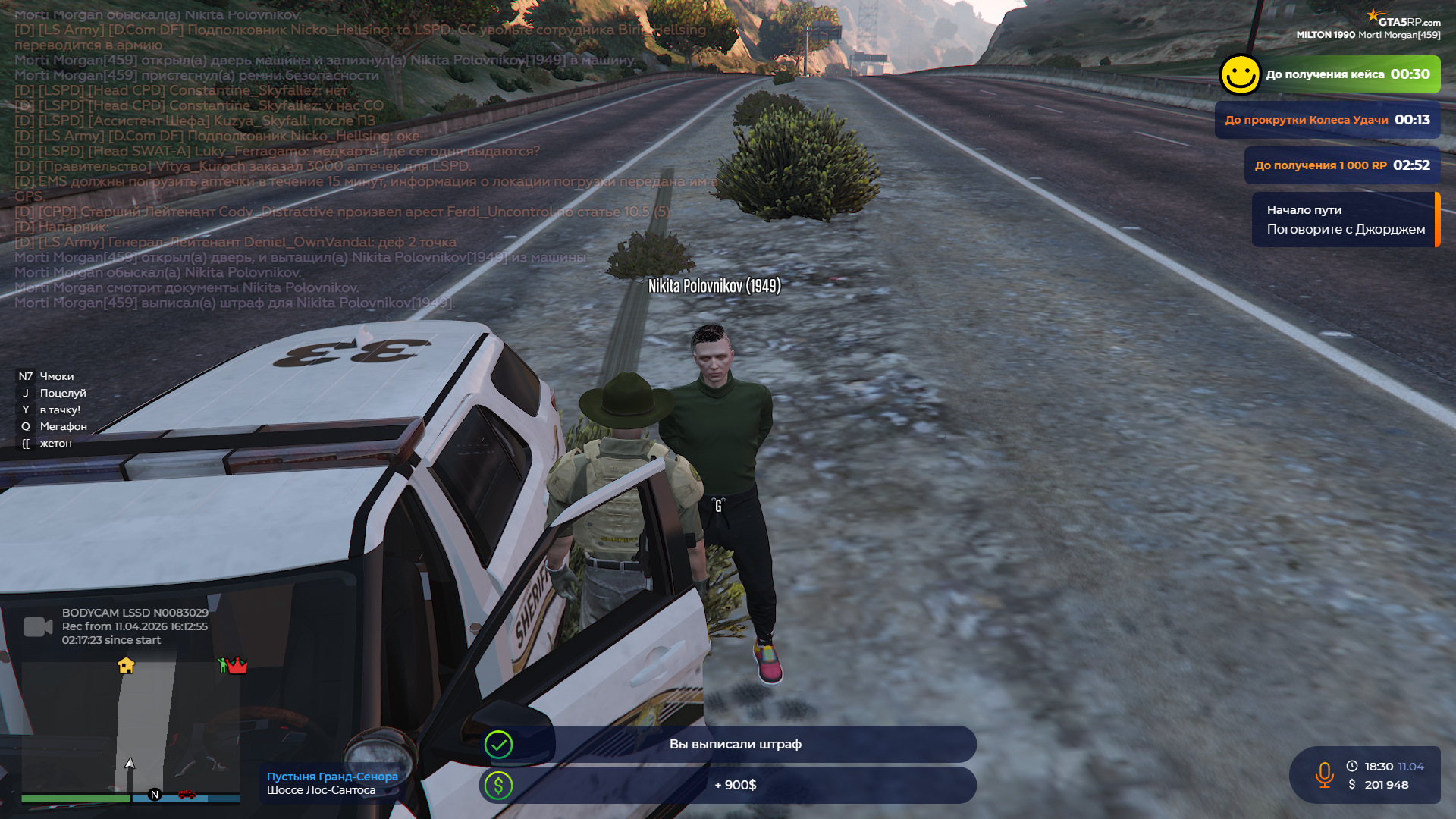Select the yellow house marker on minimap
The image size is (1456, 819).
[x=126, y=666]
